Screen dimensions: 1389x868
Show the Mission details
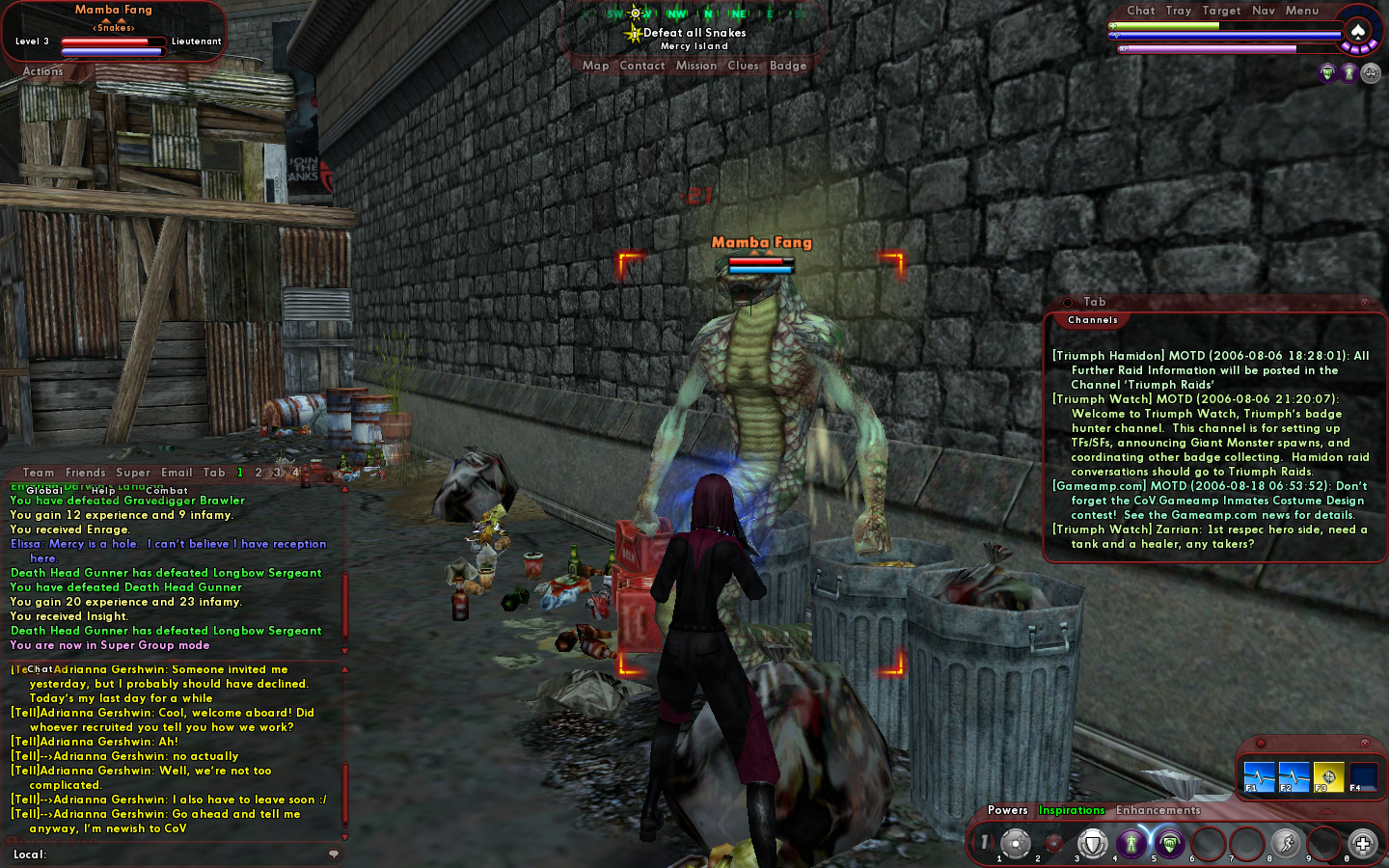tap(695, 66)
